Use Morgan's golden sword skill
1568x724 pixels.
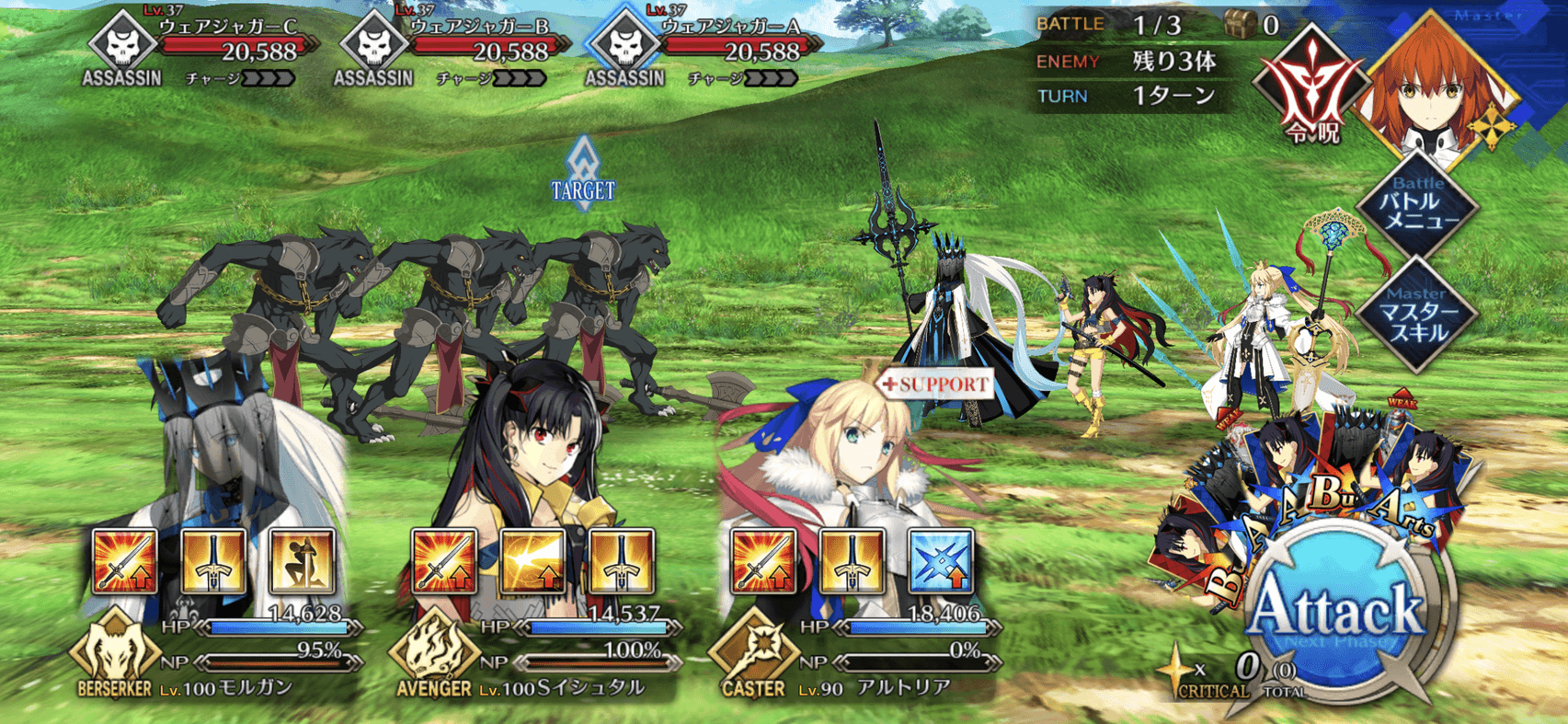coord(213,561)
